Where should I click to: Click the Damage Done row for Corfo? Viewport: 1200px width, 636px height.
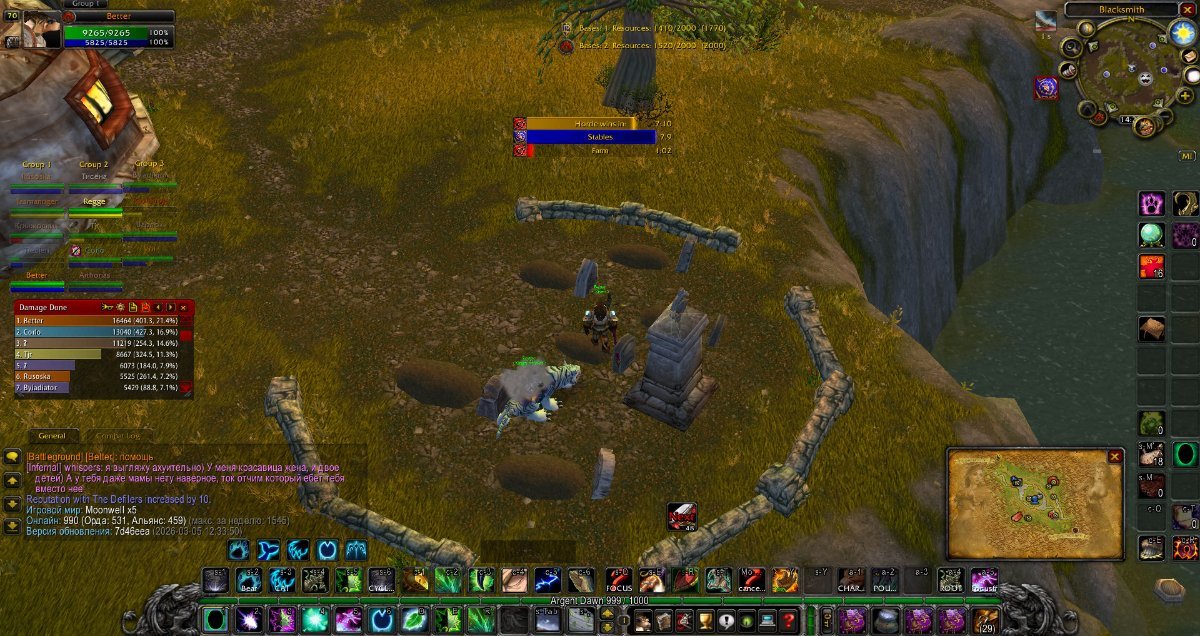pos(95,332)
